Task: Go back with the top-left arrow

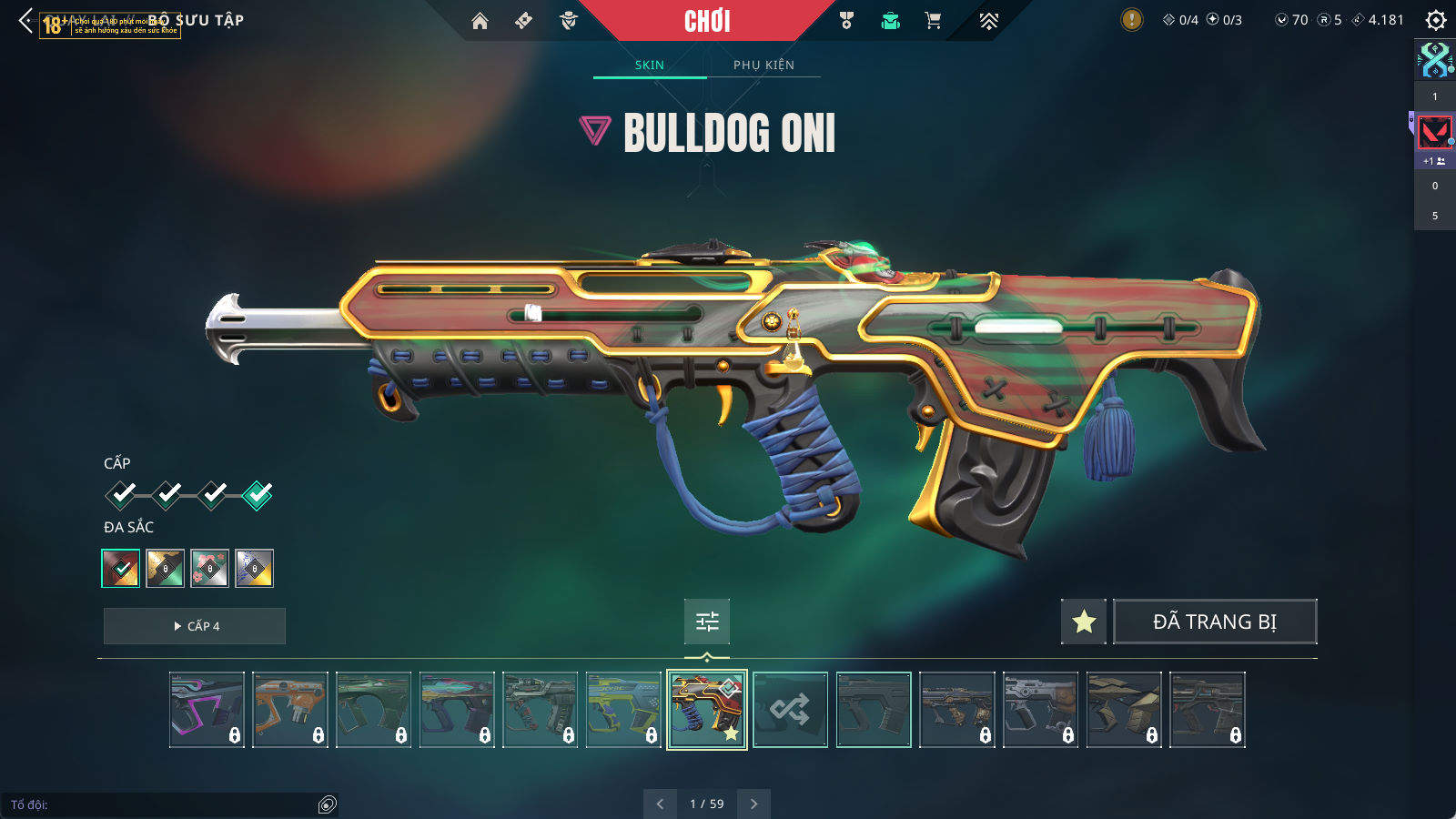Action: (x=25, y=21)
